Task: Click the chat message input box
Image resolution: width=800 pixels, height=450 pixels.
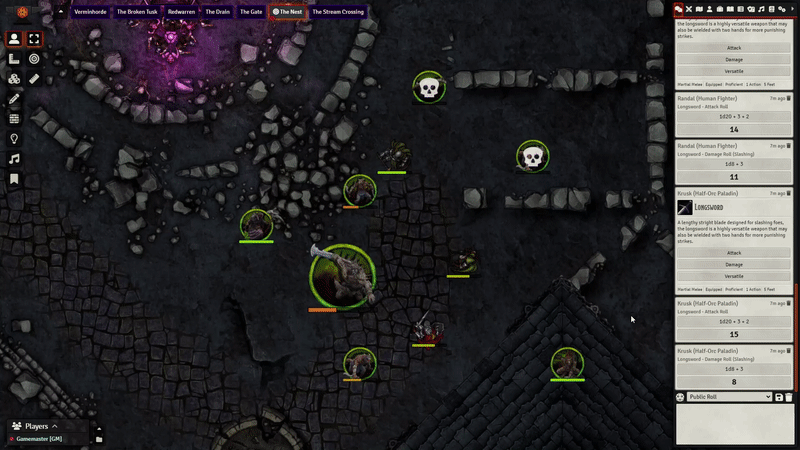Action: click(x=736, y=424)
